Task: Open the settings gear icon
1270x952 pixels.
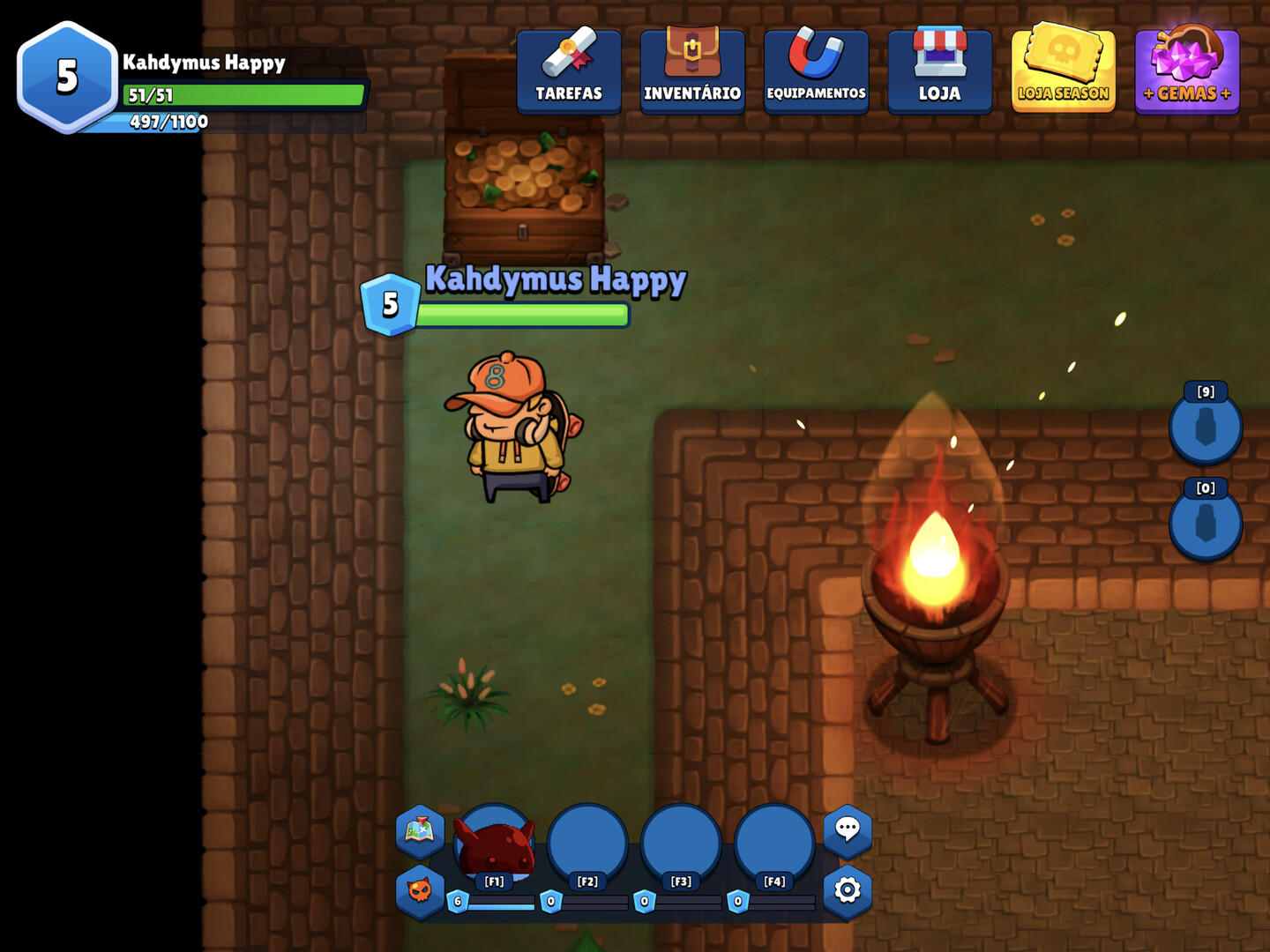Action: [x=848, y=890]
